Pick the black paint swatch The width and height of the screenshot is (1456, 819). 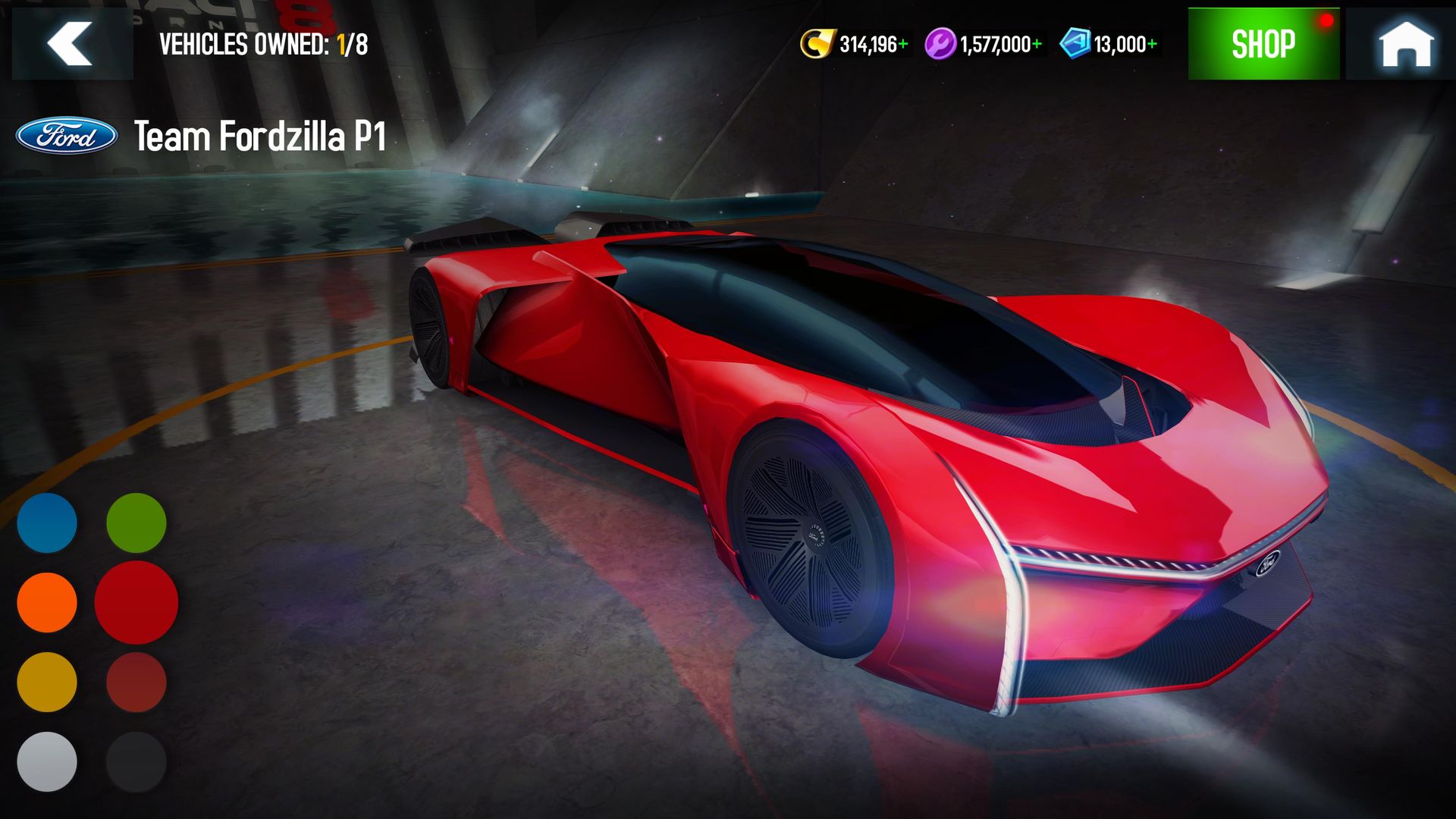(x=136, y=761)
